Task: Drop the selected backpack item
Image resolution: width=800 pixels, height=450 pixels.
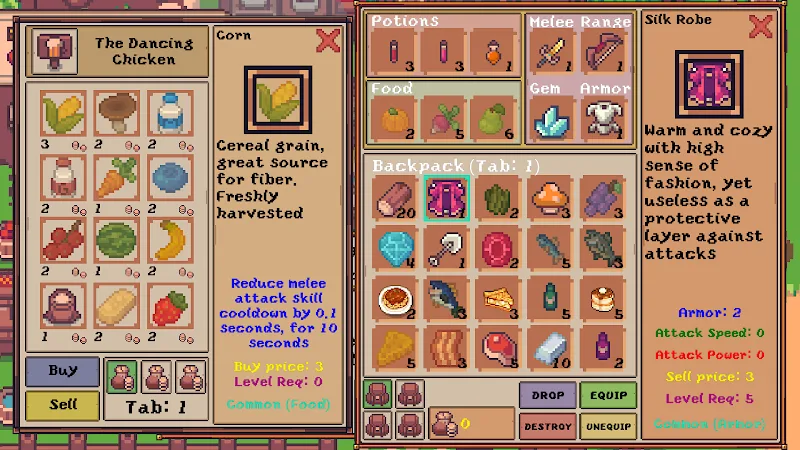Action: coord(547,395)
